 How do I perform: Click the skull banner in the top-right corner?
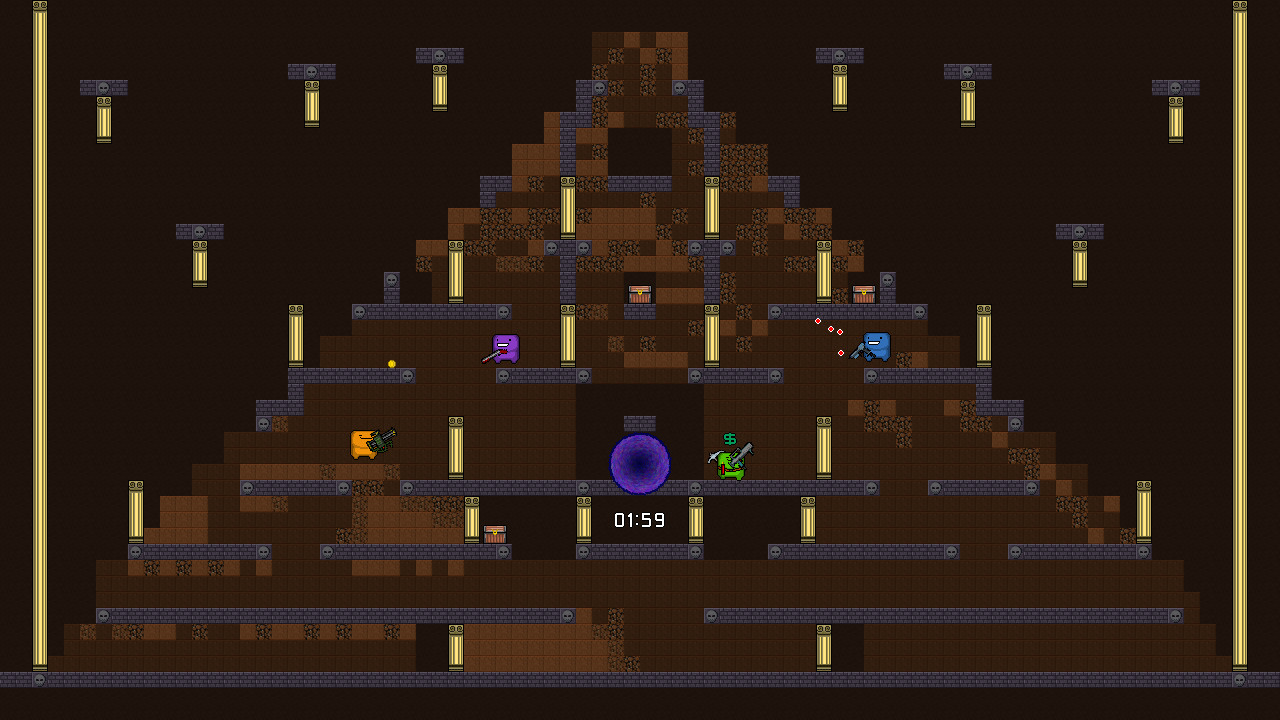pos(1175,87)
